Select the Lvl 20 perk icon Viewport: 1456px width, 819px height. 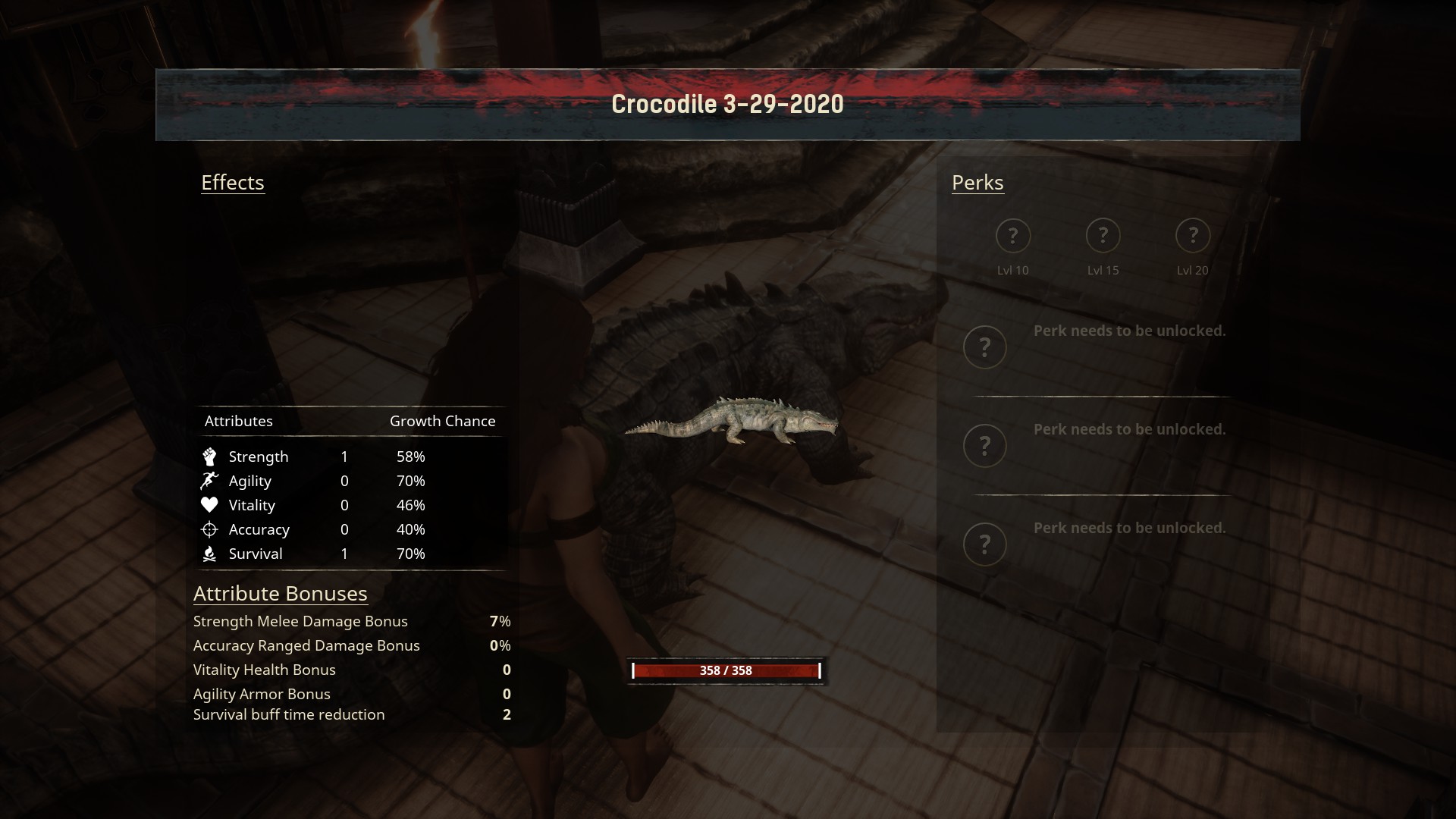pos(1192,236)
